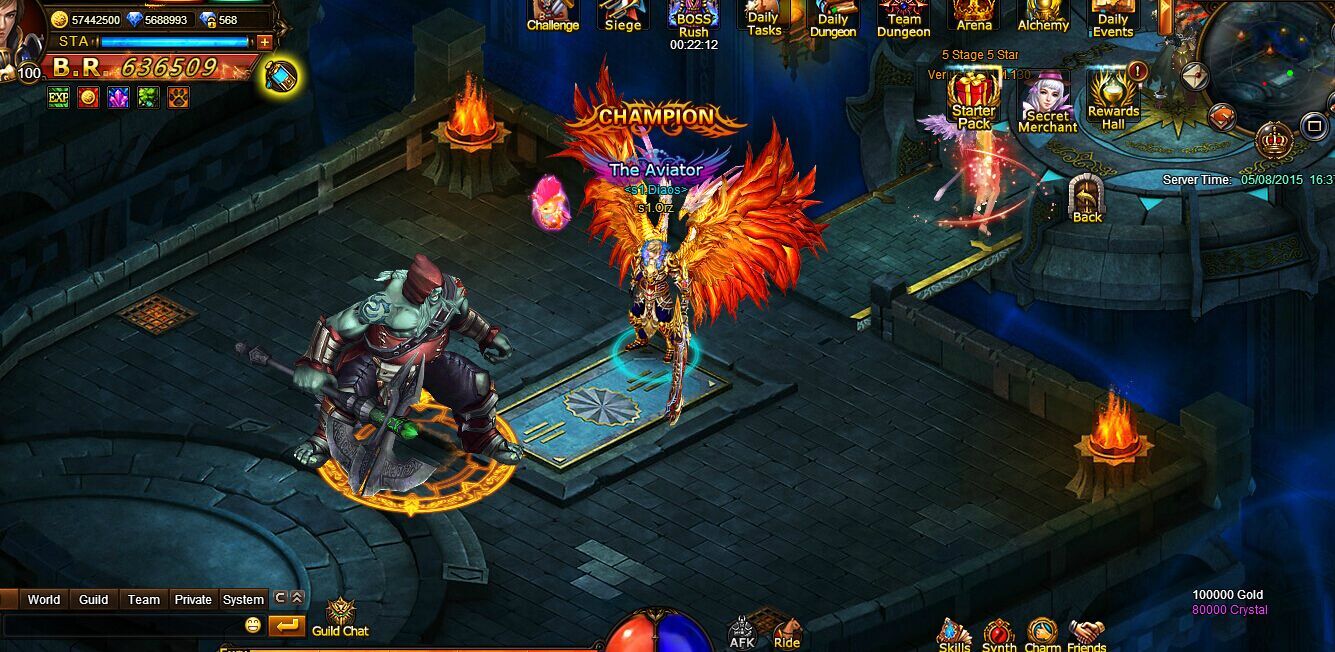Open the chat emoji picker
Image resolution: width=1335 pixels, height=652 pixels.
coord(253,626)
